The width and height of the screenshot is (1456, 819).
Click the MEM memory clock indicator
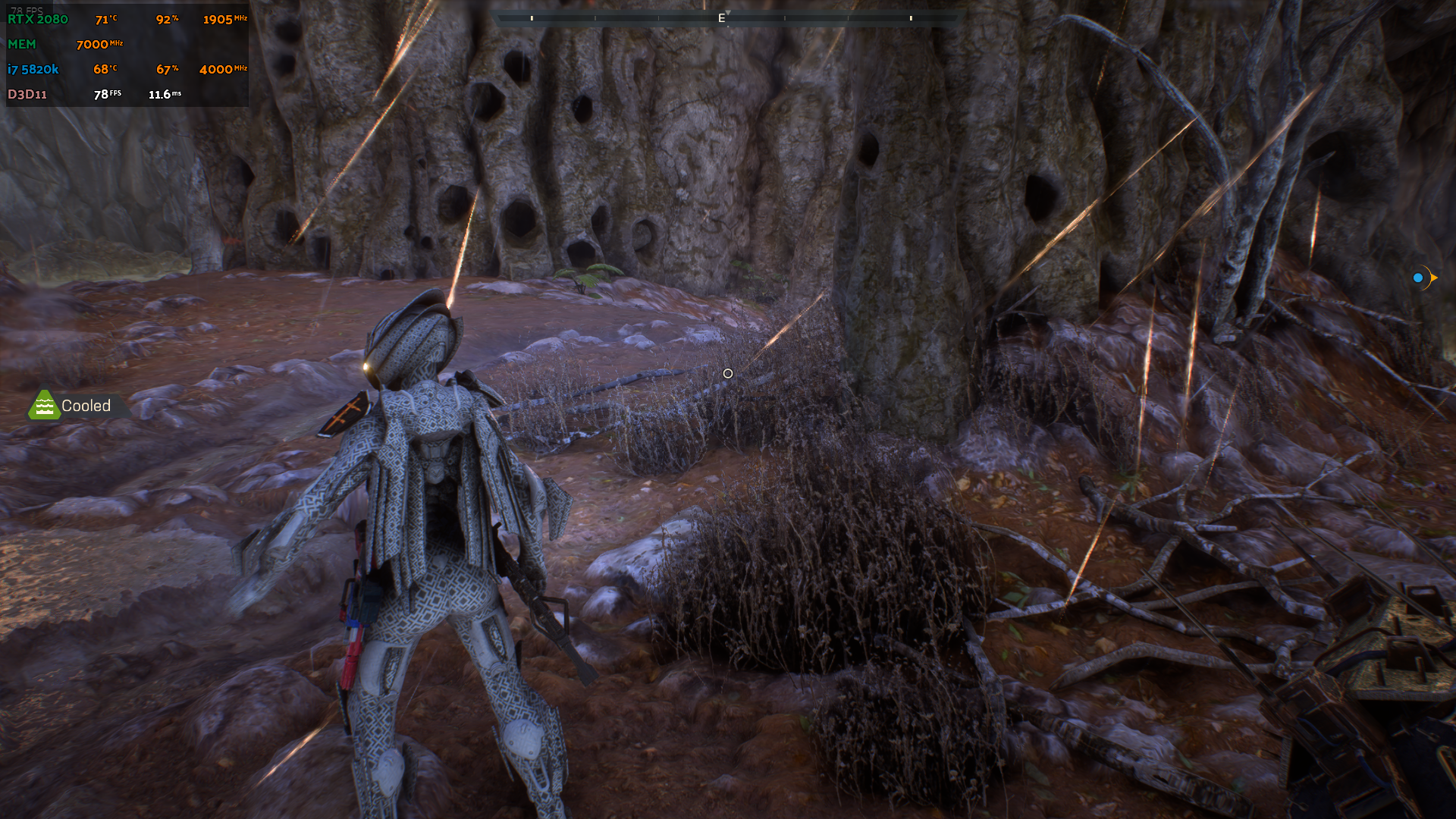coord(23,44)
